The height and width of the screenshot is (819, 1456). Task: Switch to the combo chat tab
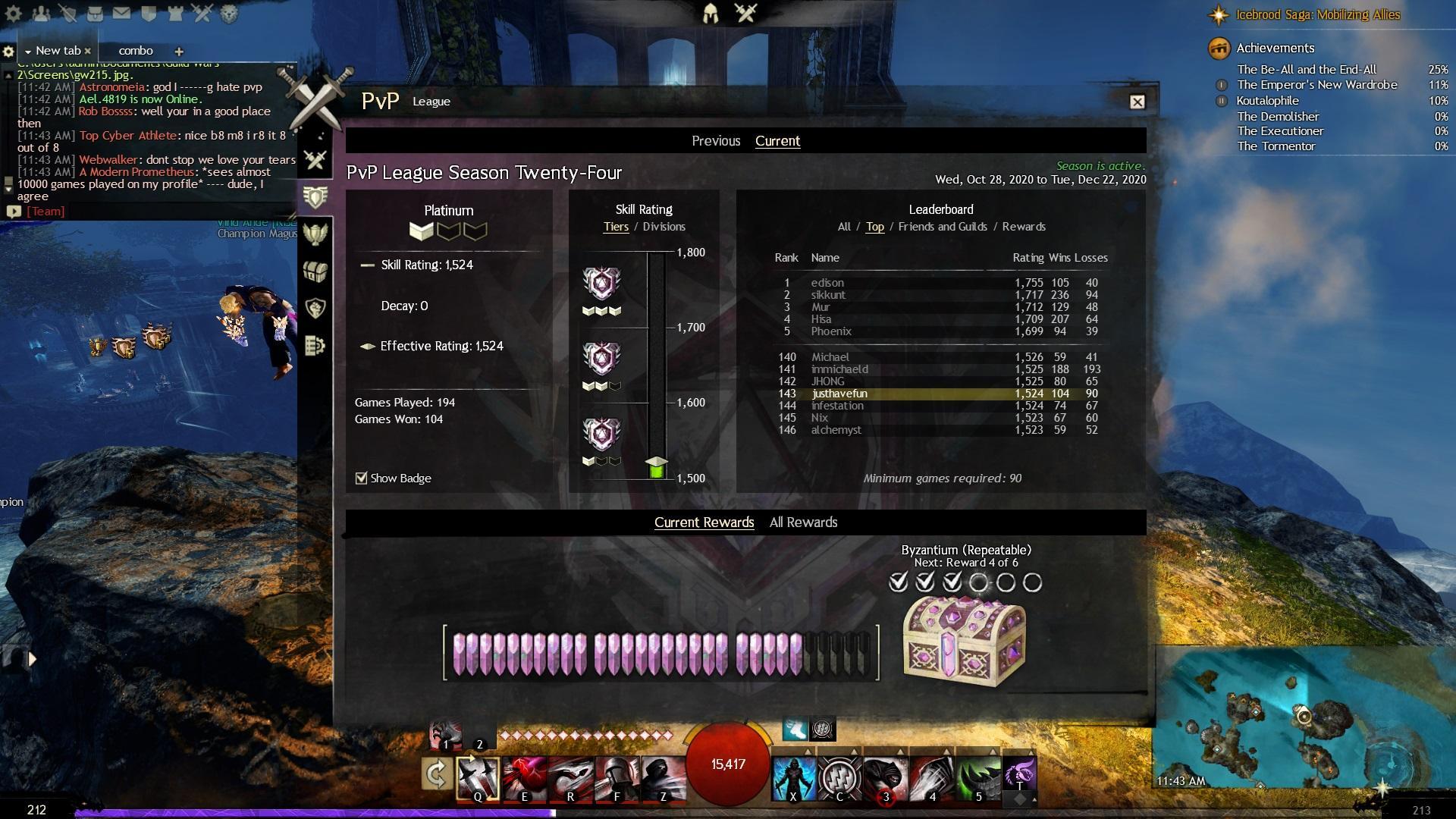pos(136,51)
